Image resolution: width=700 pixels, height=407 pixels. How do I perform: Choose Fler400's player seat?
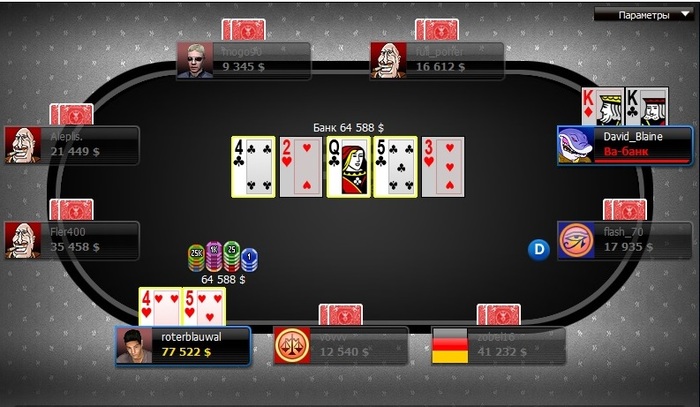click(70, 240)
